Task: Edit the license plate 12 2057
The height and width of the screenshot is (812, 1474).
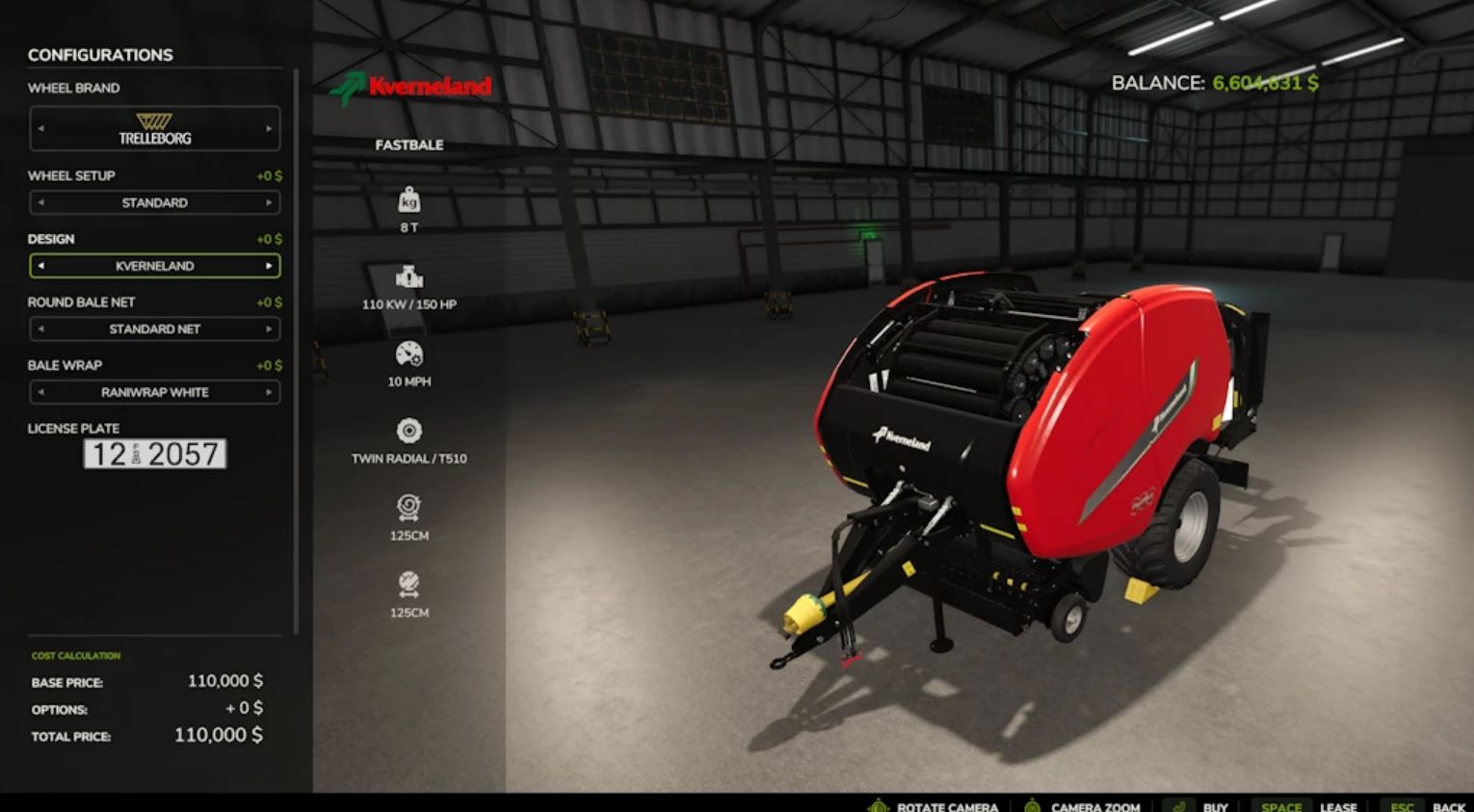Action: 154,454
